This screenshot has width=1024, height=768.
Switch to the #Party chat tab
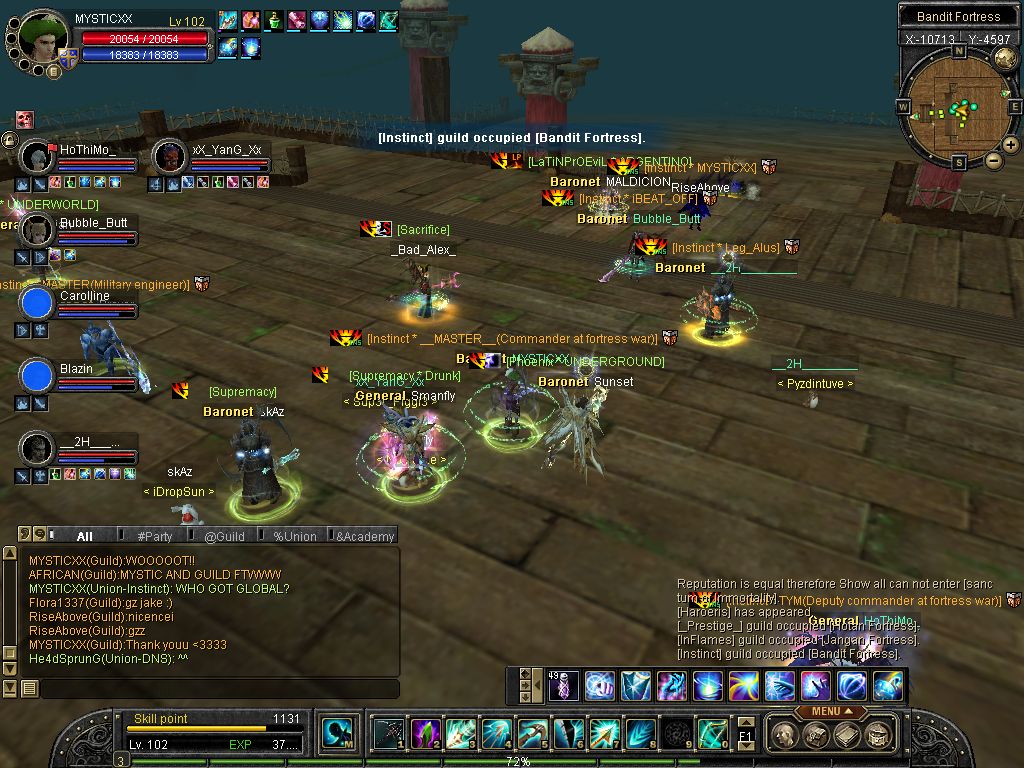click(x=154, y=536)
